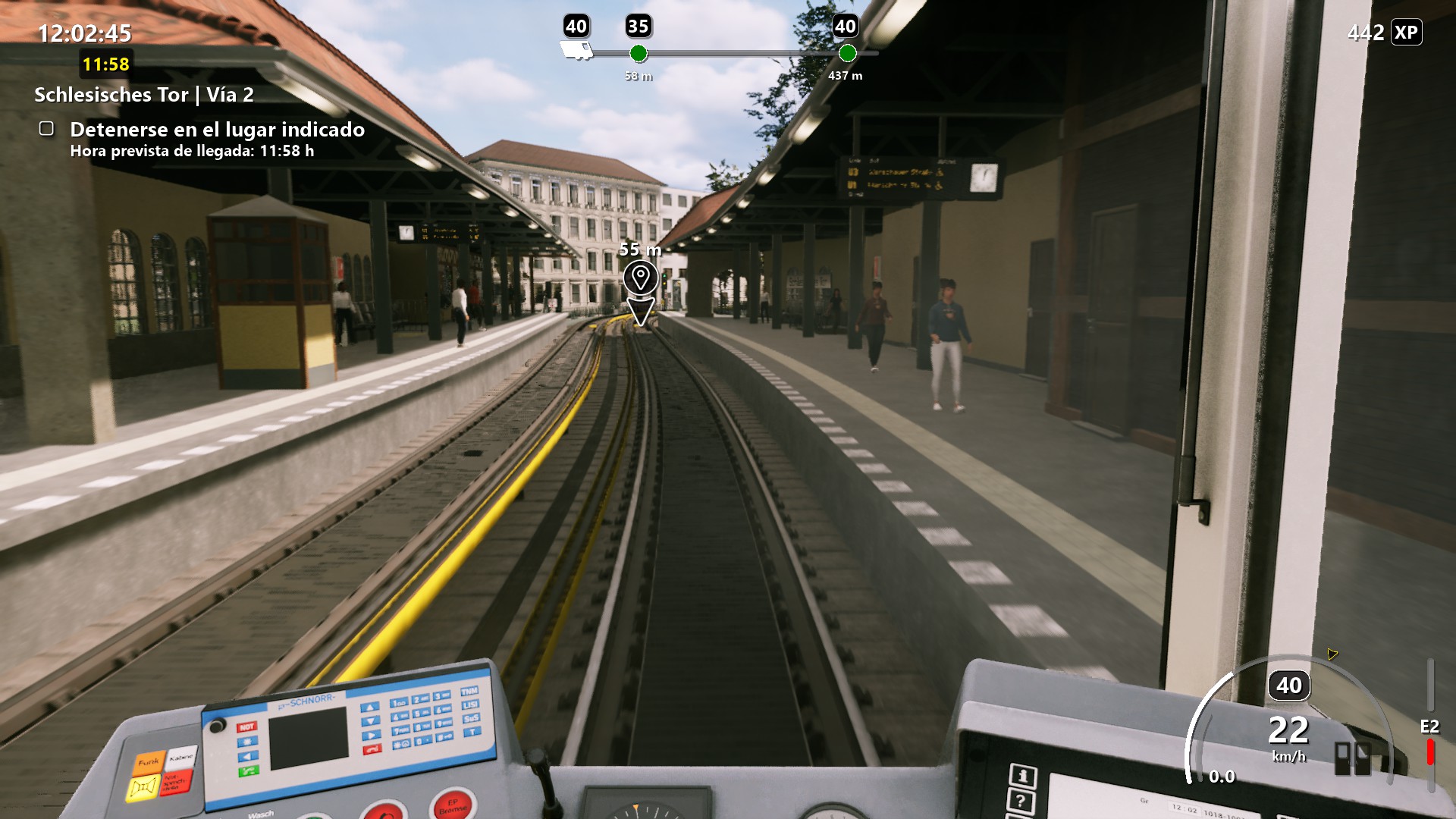
Task: Click the door status icon beside the speedometer
Action: 1352,758
